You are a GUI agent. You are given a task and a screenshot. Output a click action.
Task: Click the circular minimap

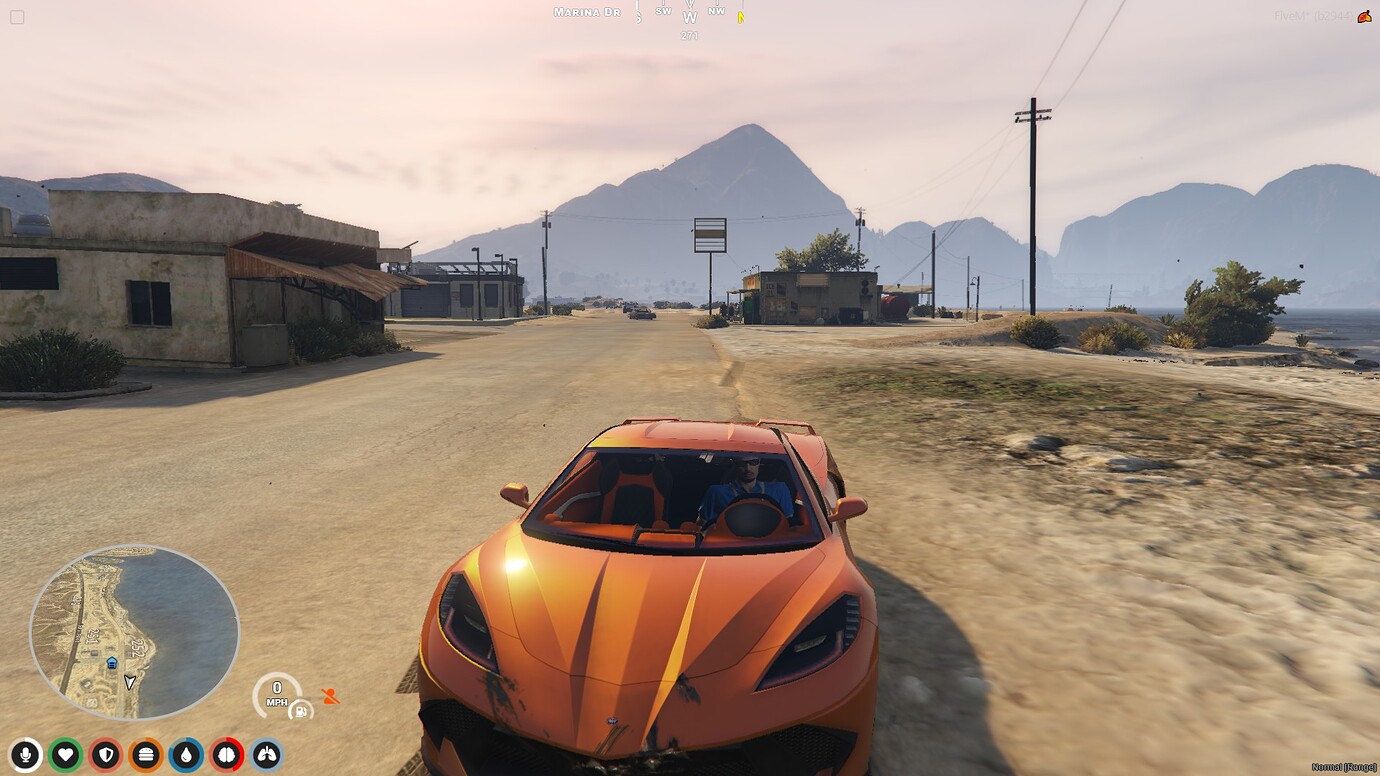click(135, 630)
